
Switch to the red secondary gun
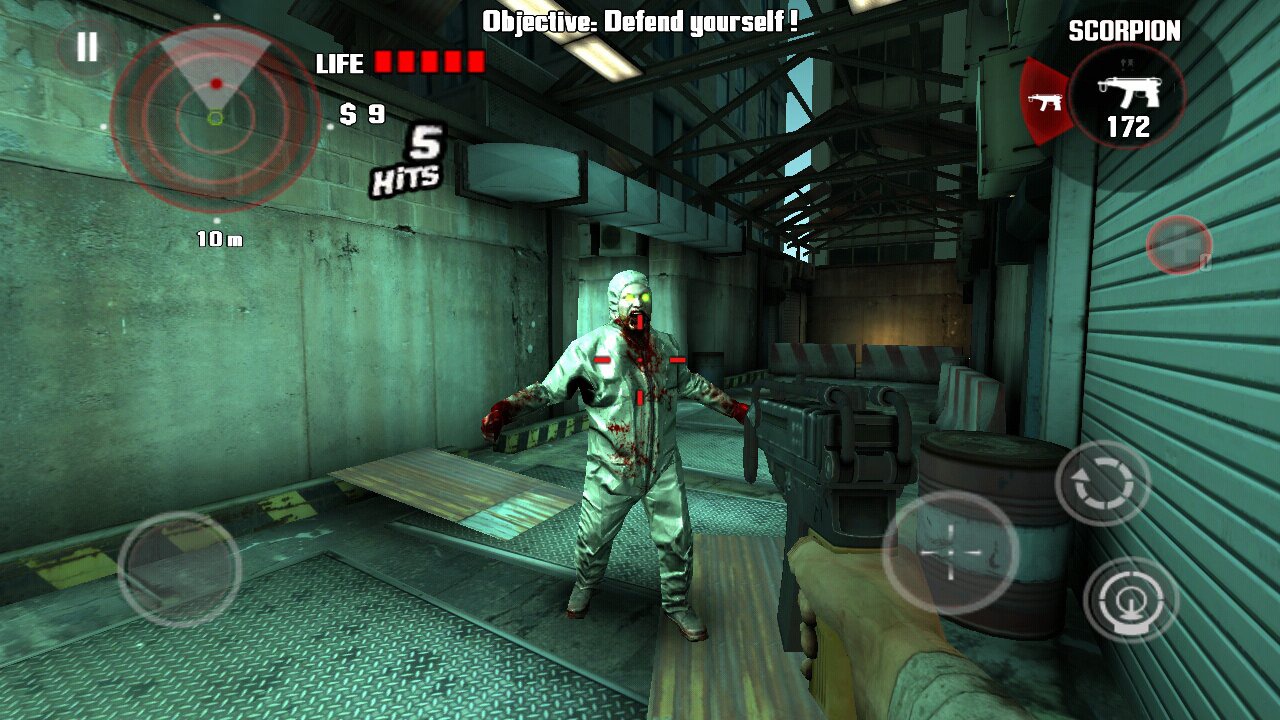(x=1045, y=101)
